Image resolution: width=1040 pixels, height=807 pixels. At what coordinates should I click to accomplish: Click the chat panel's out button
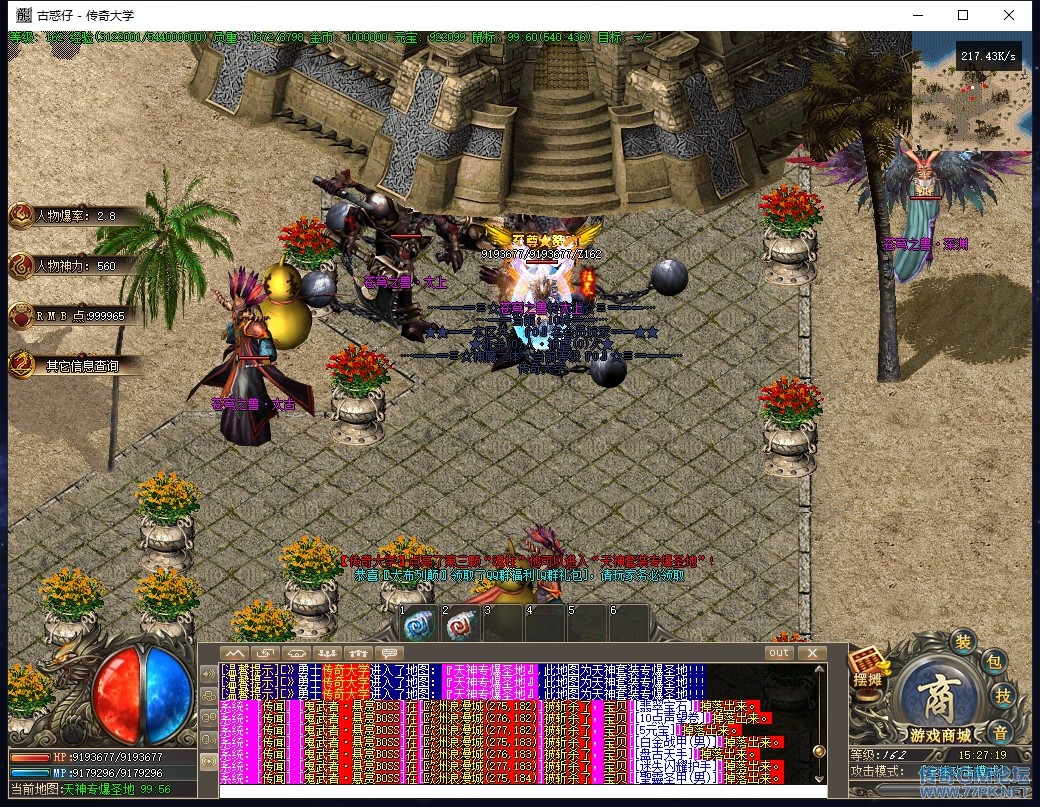click(779, 653)
